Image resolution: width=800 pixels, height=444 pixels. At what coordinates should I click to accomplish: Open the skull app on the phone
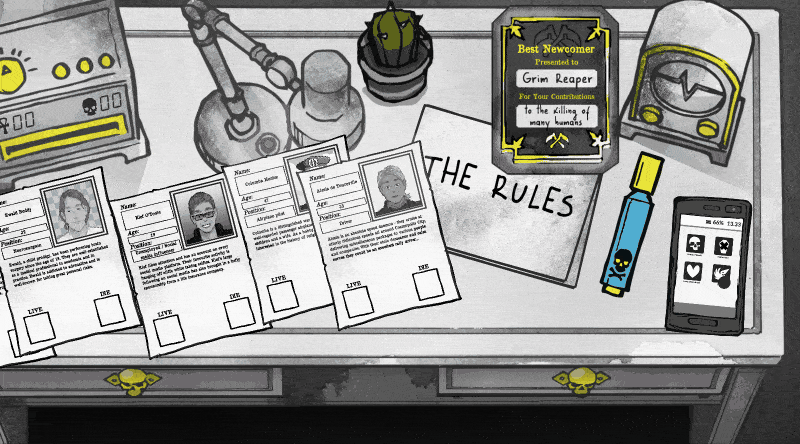[693, 245]
